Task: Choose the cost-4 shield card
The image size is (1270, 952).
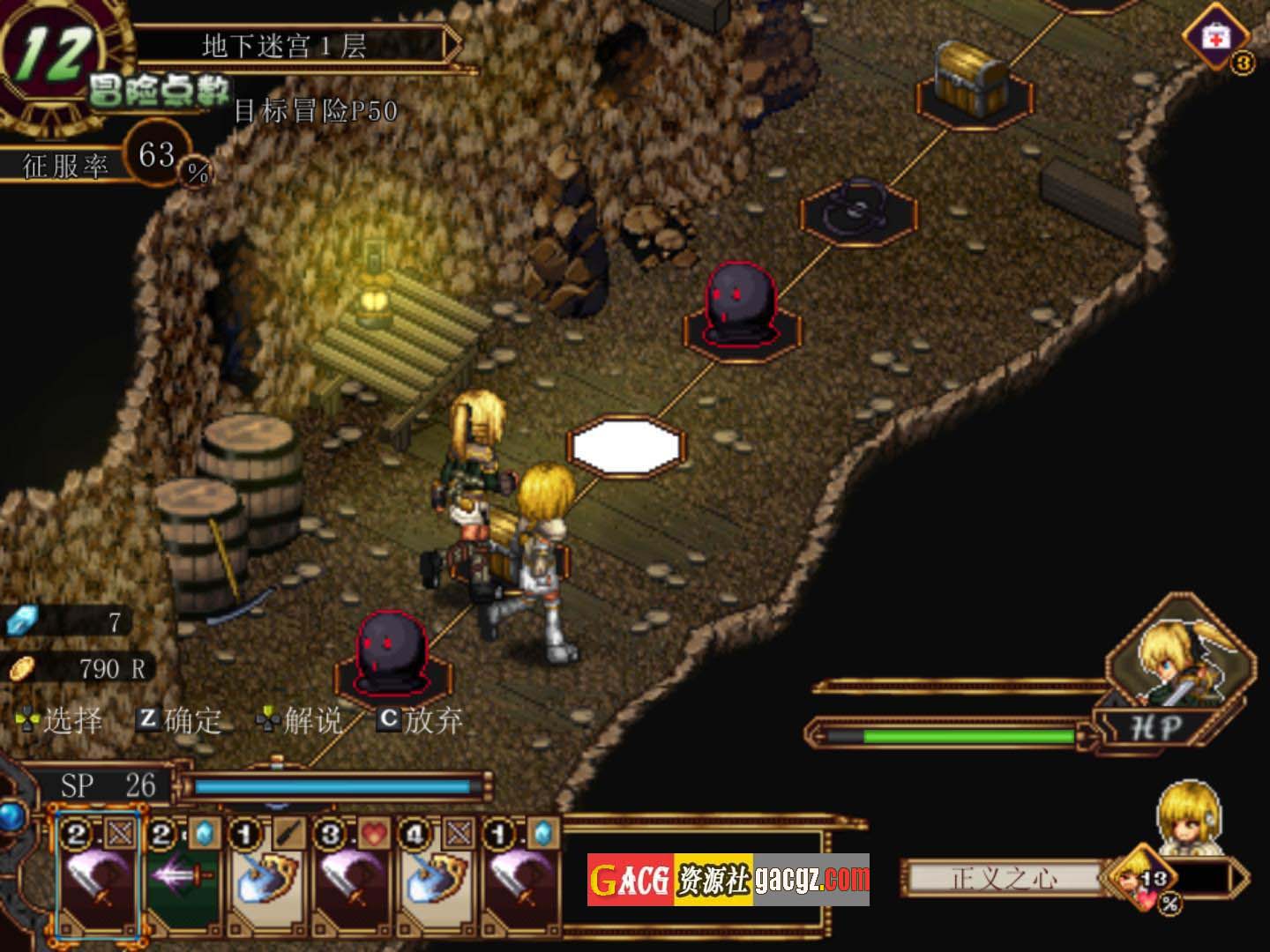Action: [436, 877]
